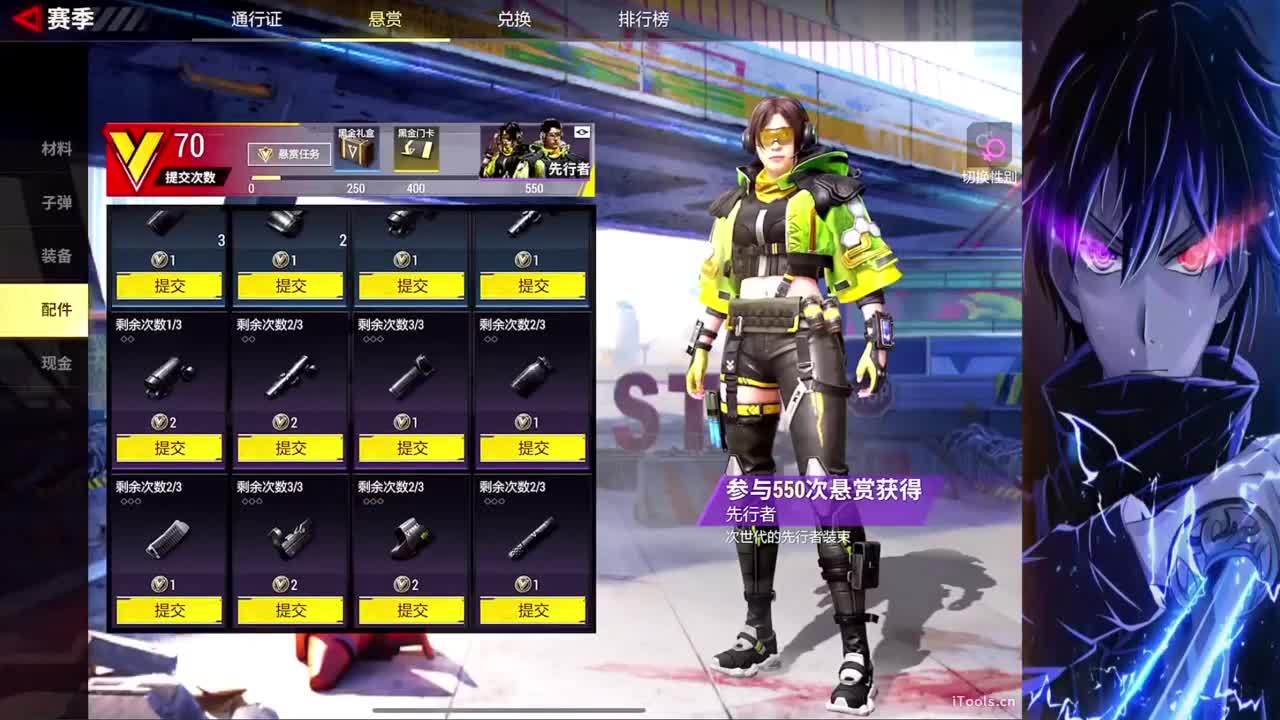Click the eye preview toggle on 先行者 reward
Image resolution: width=1280 pixels, height=720 pixels.
(x=583, y=130)
